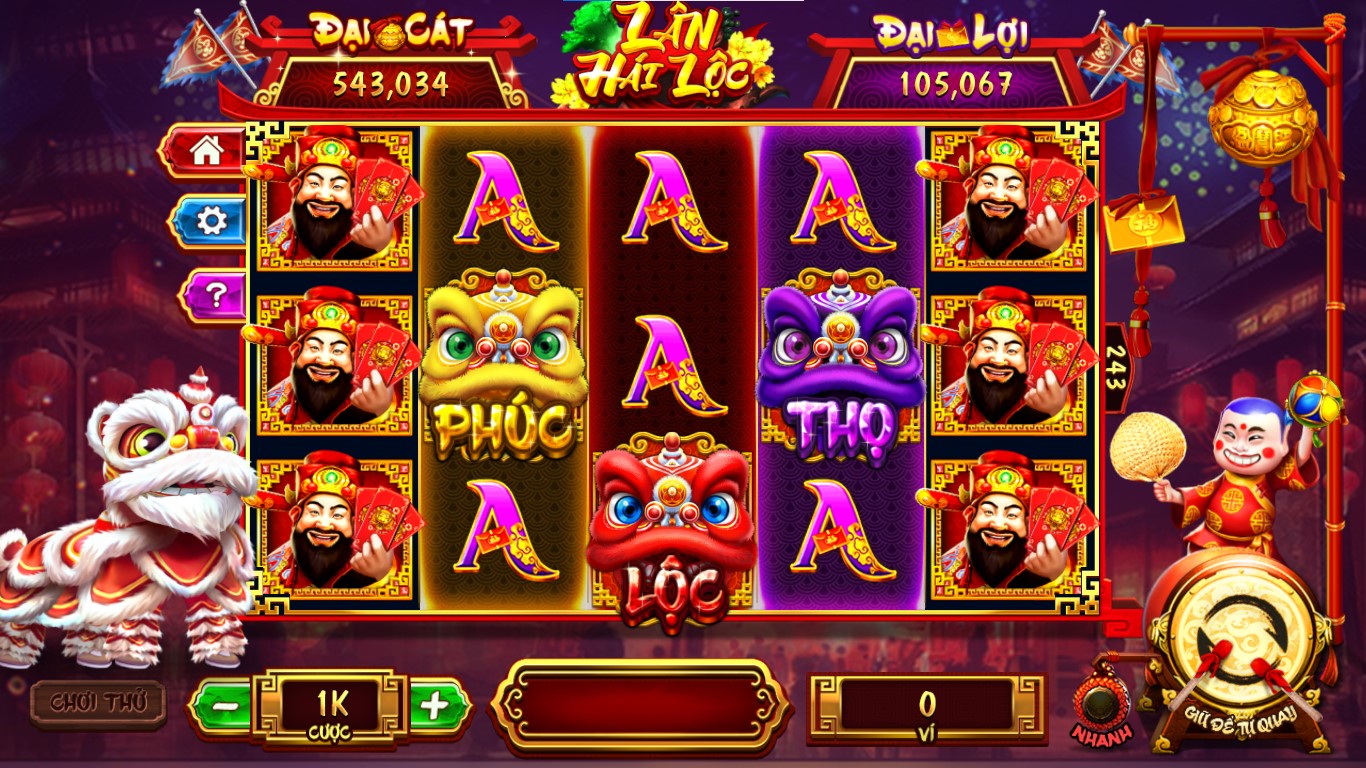Select the yellow PHÚC lion symbol
1366x768 pixels.
click(500, 360)
